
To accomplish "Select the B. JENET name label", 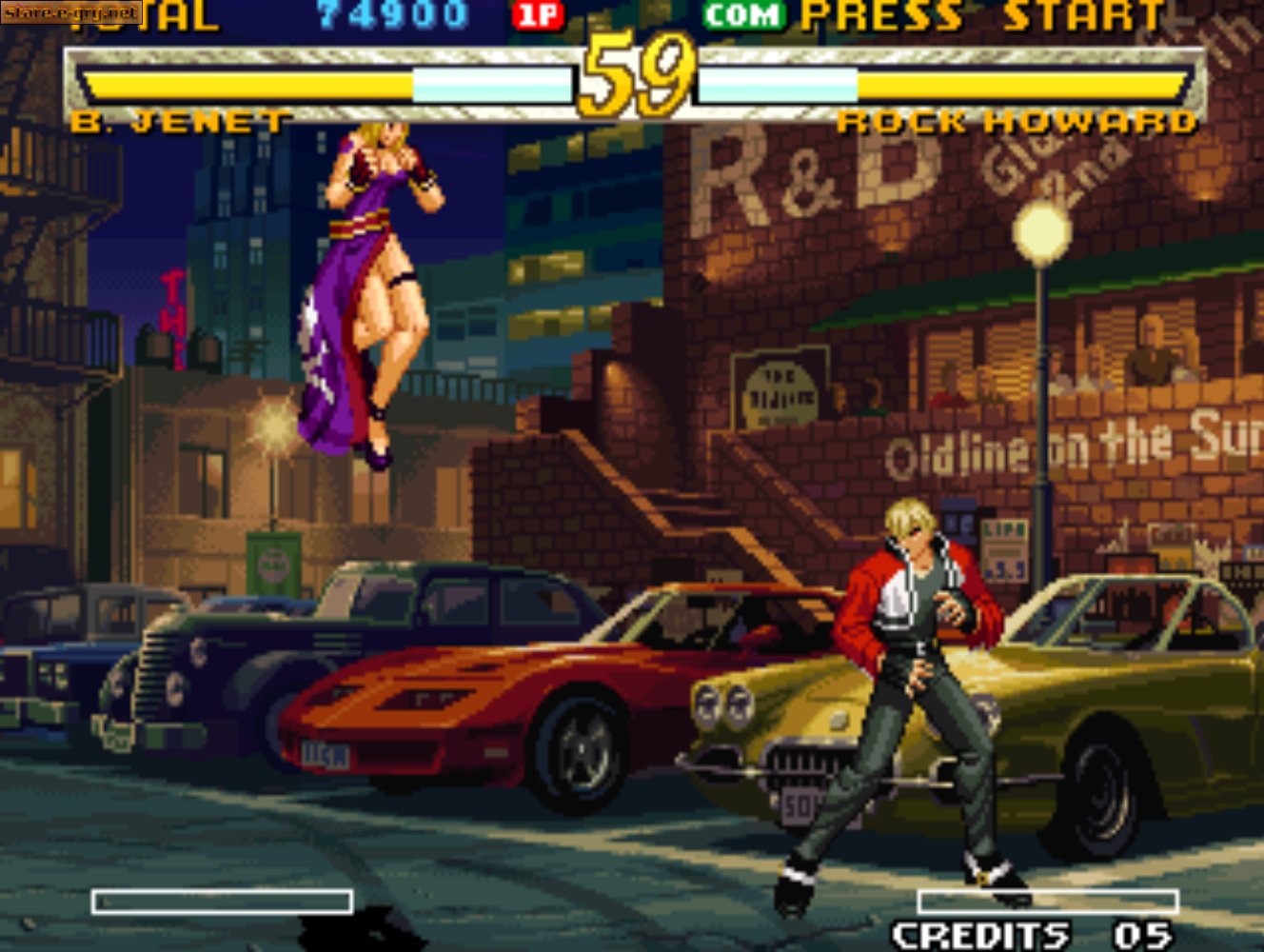I will click(x=181, y=120).
